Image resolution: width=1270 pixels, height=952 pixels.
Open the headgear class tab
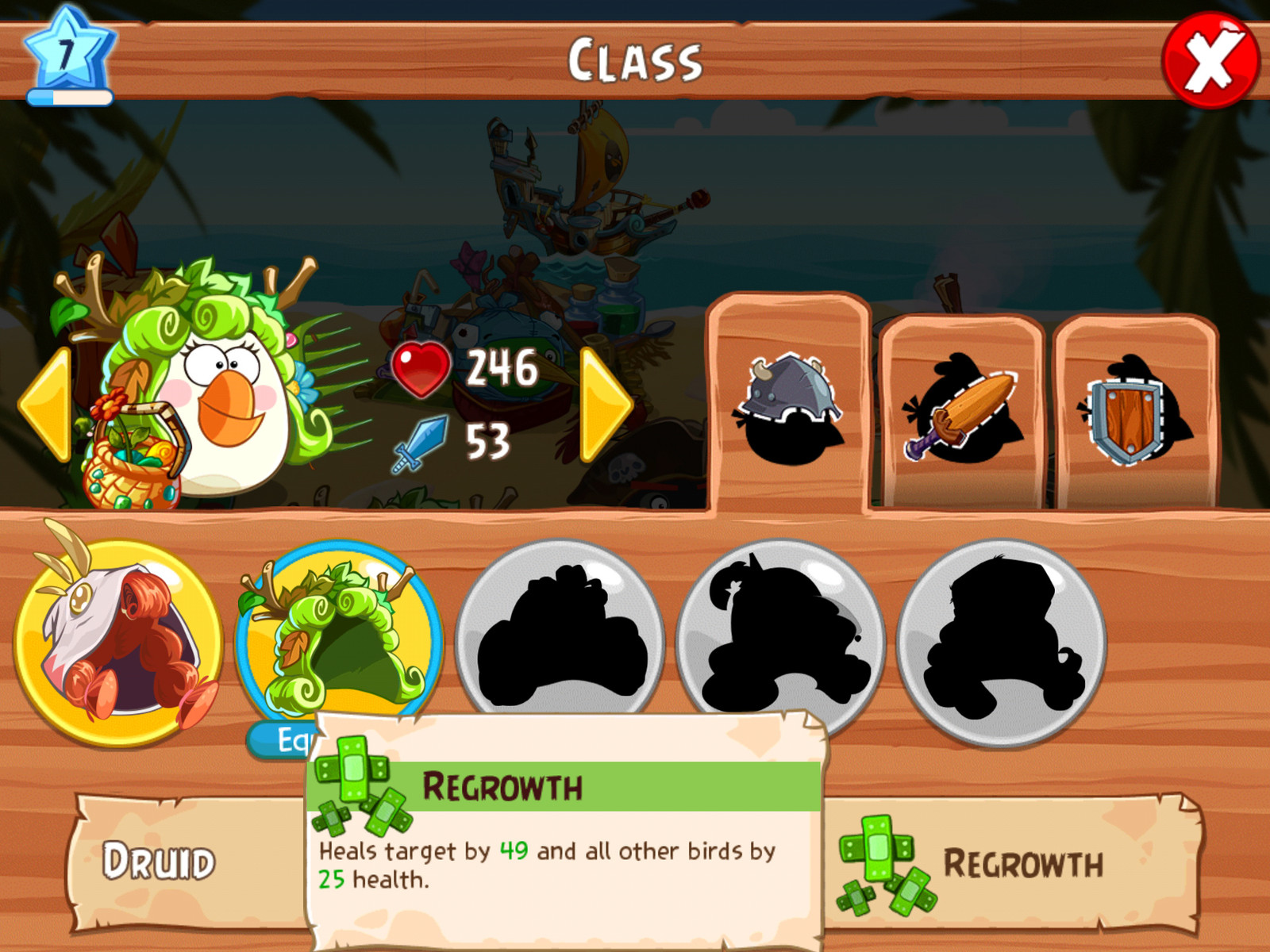tap(788, 406)
